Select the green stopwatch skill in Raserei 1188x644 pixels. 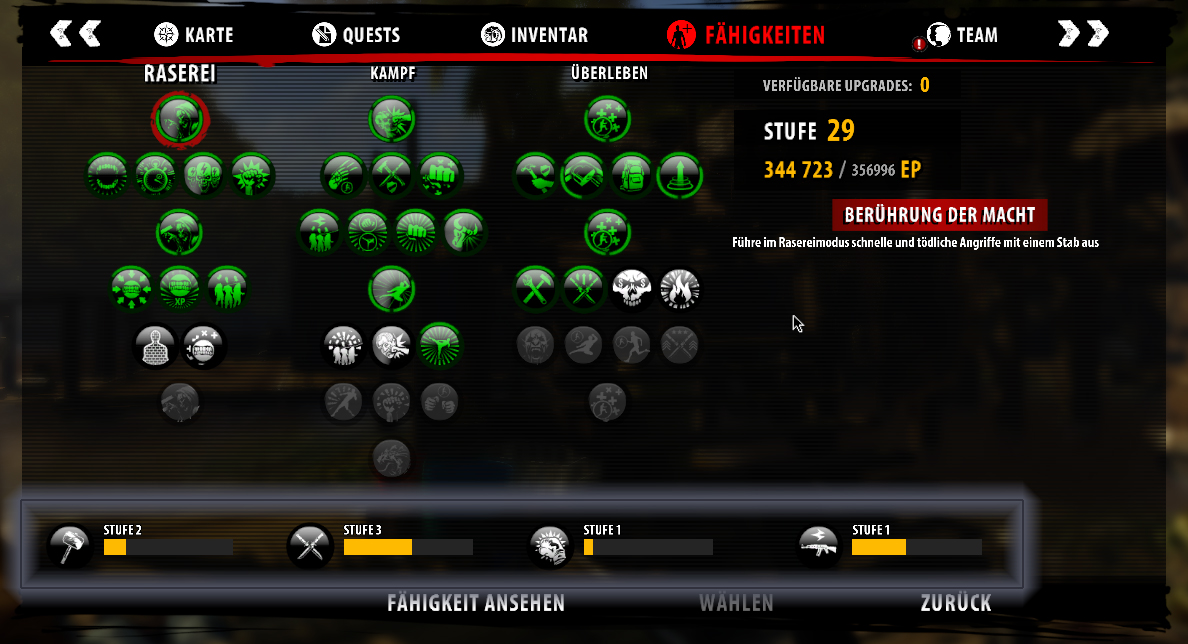point(155,175)
